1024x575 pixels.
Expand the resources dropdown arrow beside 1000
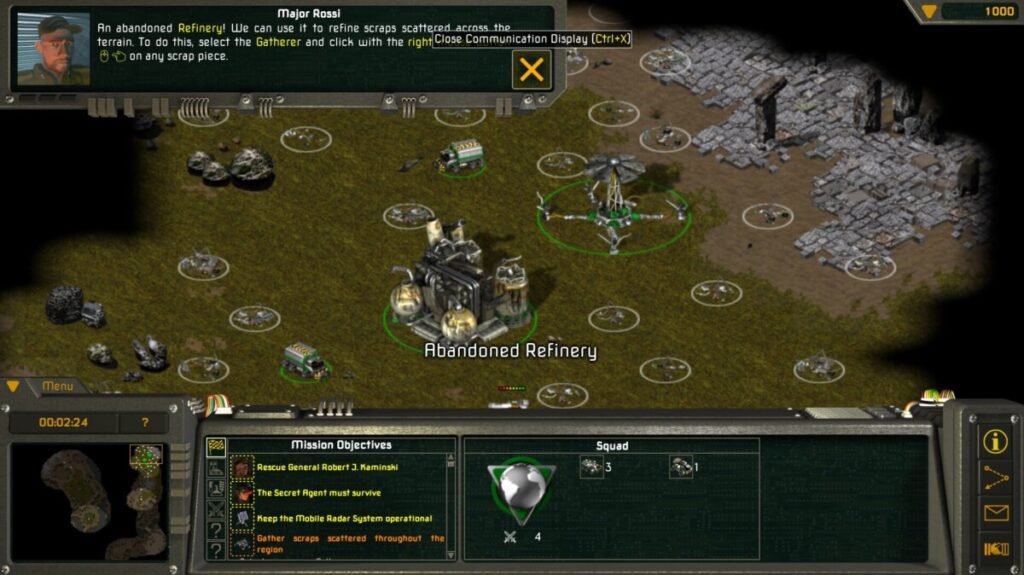pyautogui.click(x=929, y=11)
